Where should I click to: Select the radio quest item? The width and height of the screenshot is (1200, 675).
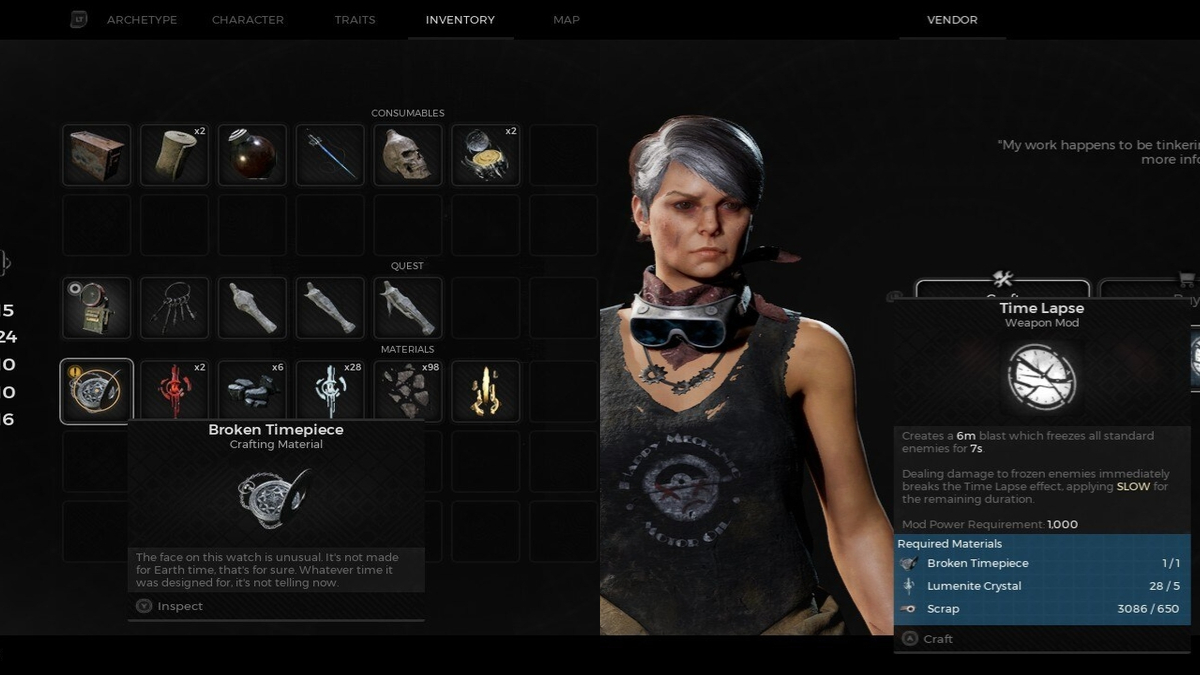pyautogui.click(x=97, y=308)
